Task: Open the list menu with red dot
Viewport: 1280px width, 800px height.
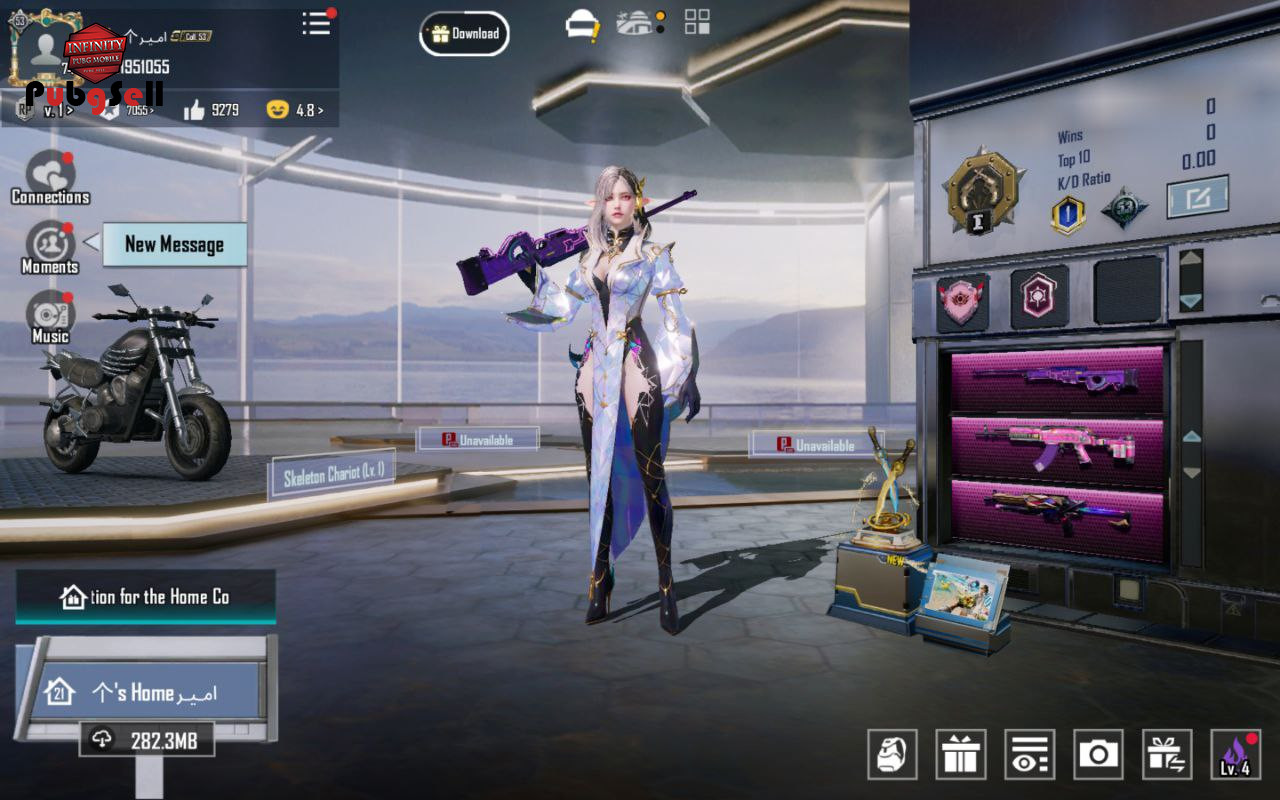Action: [x=317, y=24]
